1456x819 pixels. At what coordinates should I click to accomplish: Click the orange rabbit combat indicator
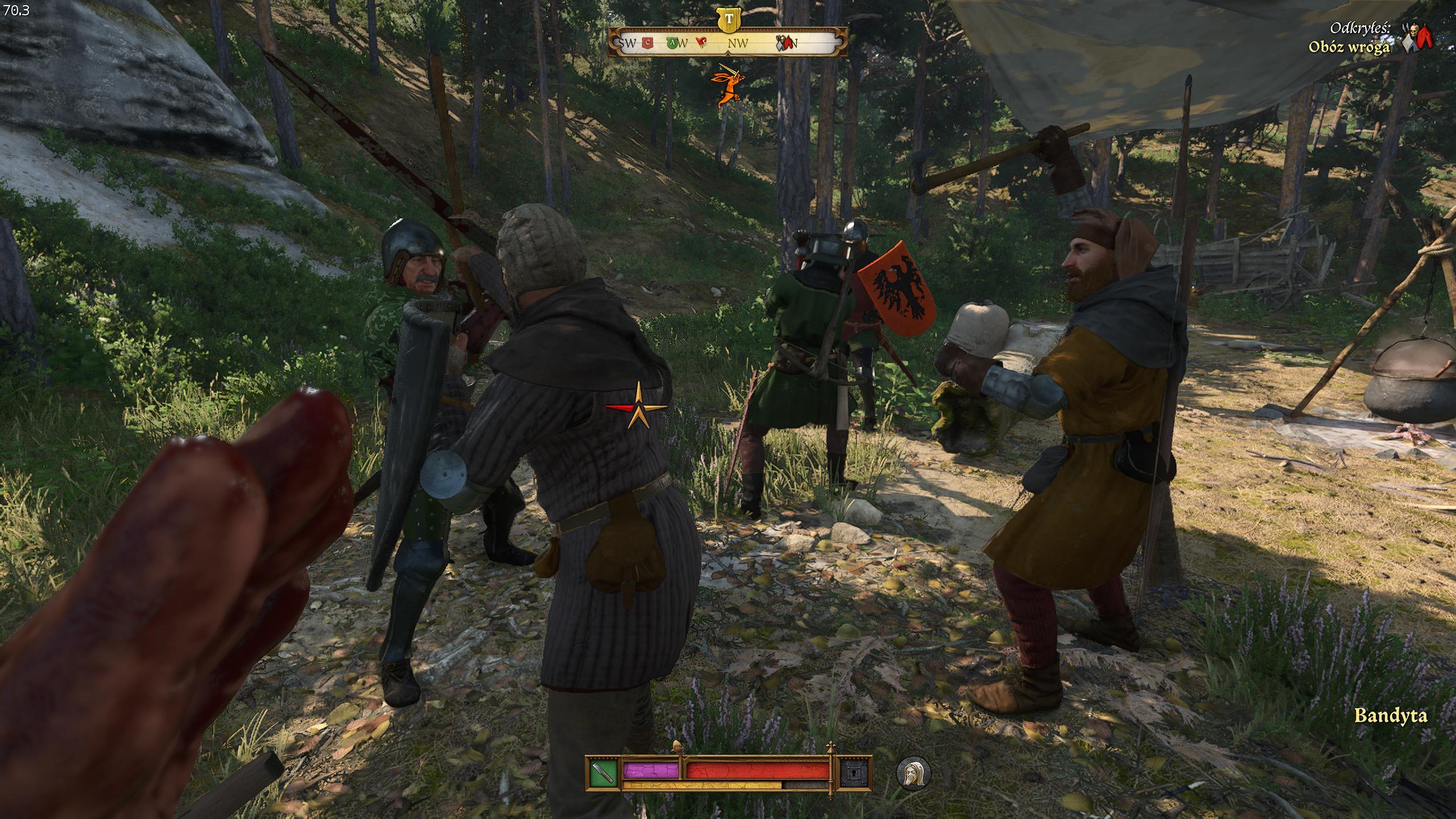point(727,84)
